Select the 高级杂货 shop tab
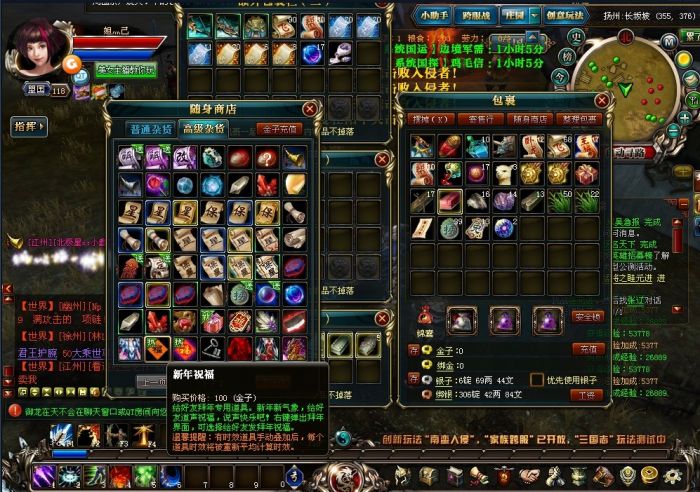This screenshot has height=492, width=700. coord(202,129)
